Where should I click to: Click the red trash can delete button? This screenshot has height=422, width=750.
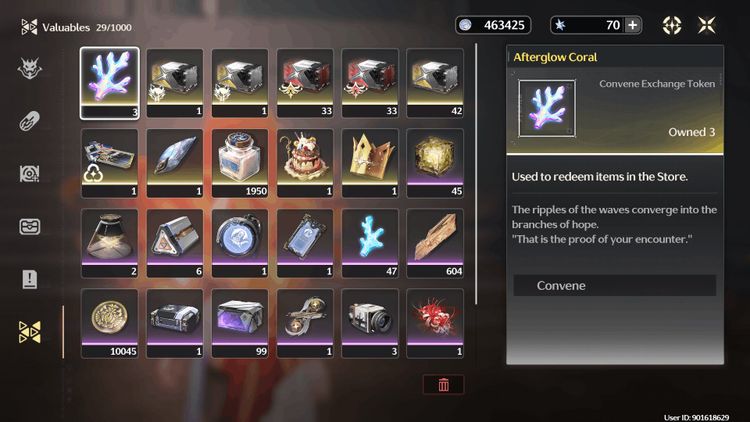pyautogui.click(x=443, y=383)
